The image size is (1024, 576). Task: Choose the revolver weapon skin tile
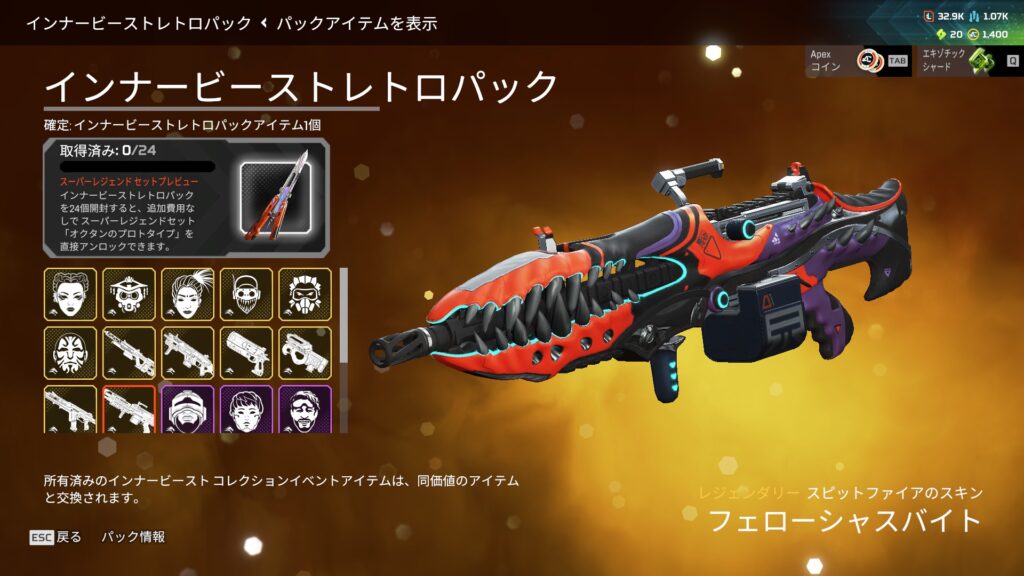pyautogui.click(x=246, y=352)
